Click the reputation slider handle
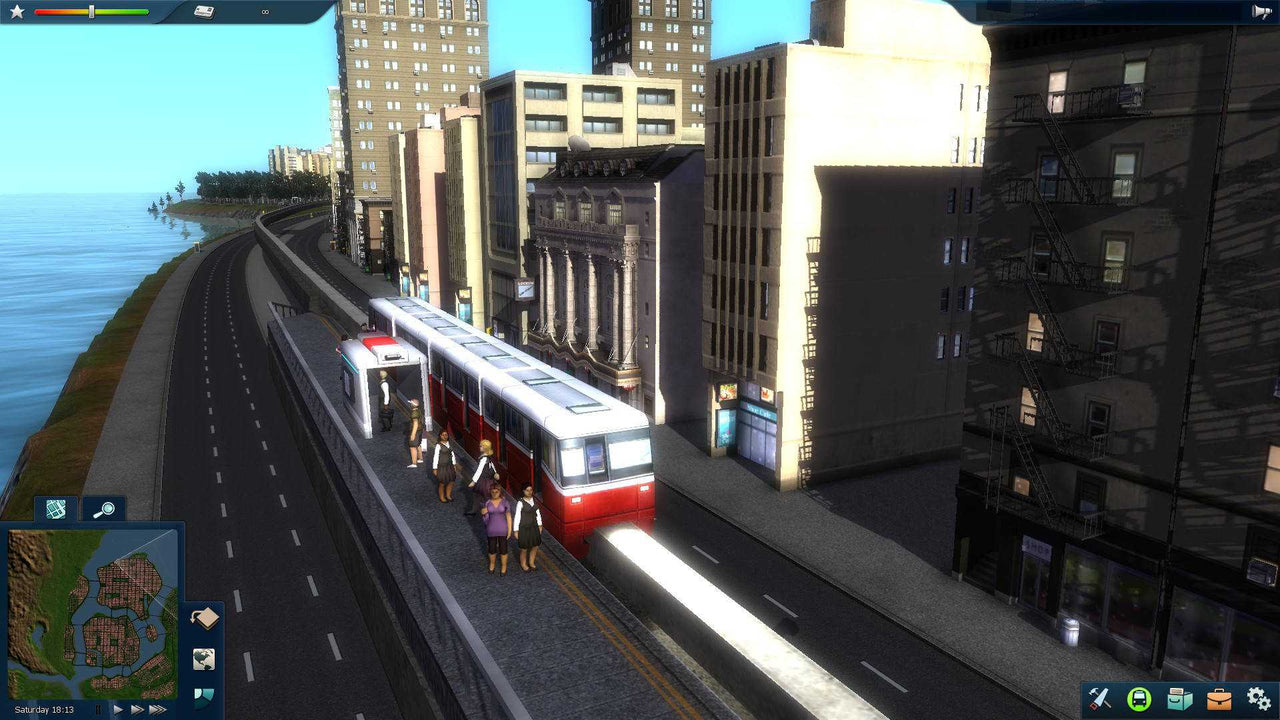This screenshot has height=720, width=1280. (92, 12)
